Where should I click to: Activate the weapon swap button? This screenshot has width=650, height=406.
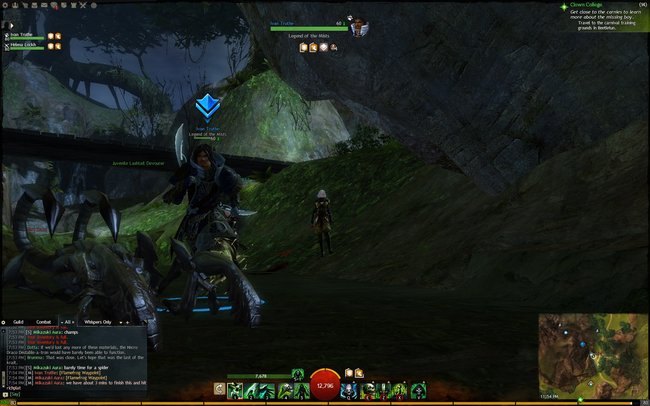218,387
